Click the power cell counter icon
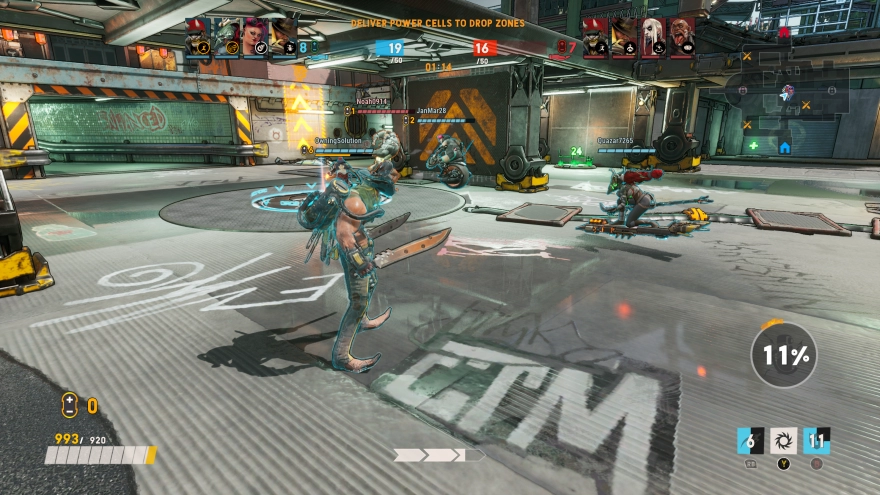This screenshot has width=880, height=495. click(x=69, y=405)
